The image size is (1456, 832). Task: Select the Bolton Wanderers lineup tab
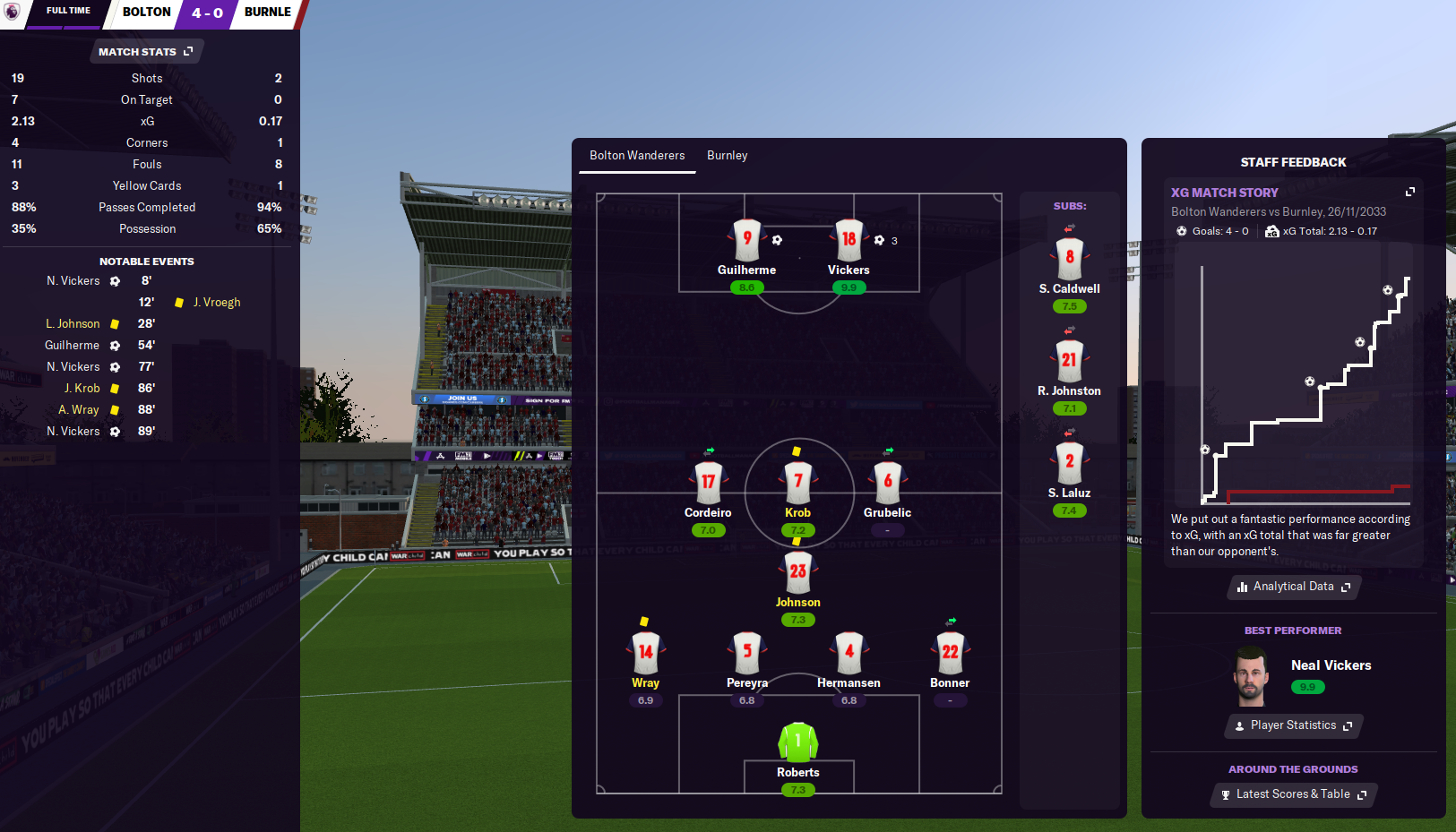[x=637, y=156]
